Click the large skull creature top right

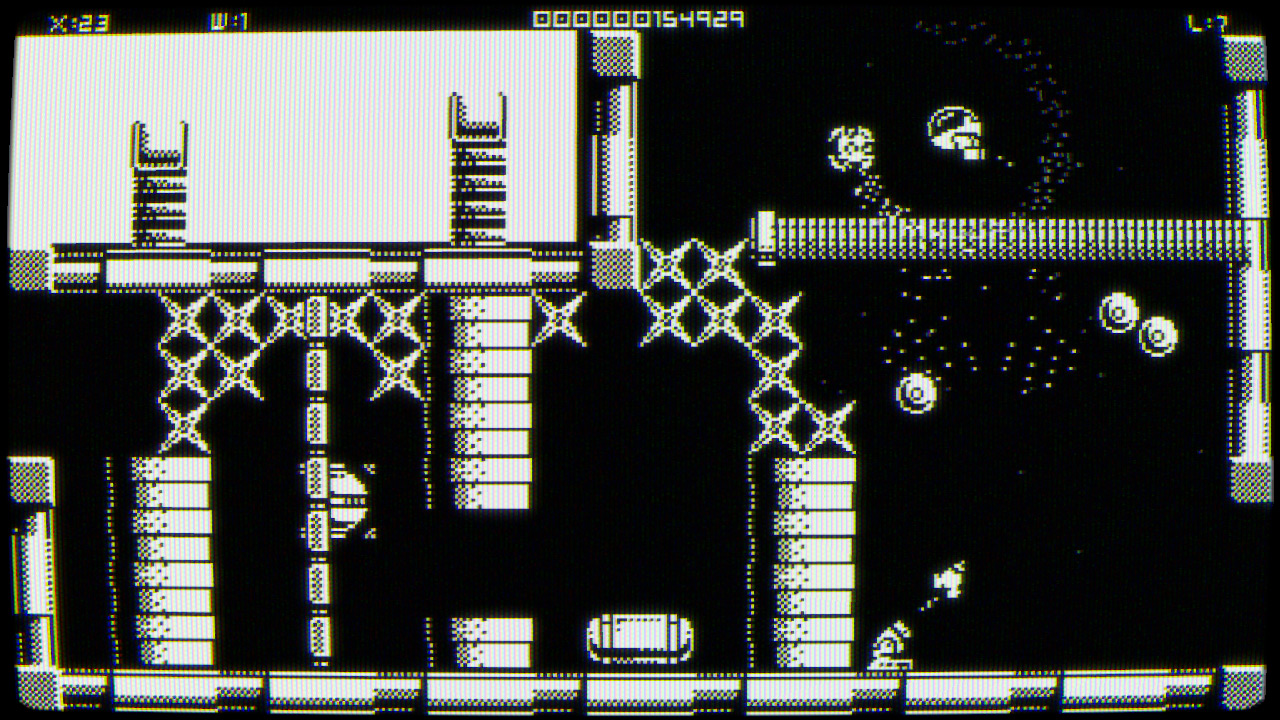pyautogui.click(x=953, y=128)
